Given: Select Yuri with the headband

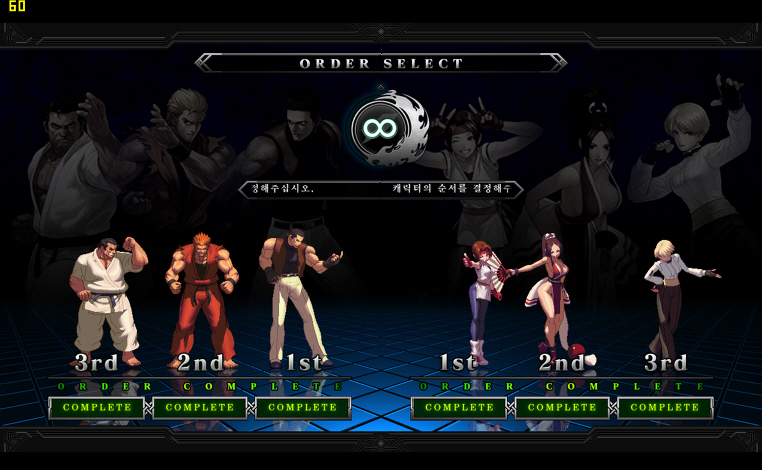Looking at the screenshot, I should click(478, 300).
